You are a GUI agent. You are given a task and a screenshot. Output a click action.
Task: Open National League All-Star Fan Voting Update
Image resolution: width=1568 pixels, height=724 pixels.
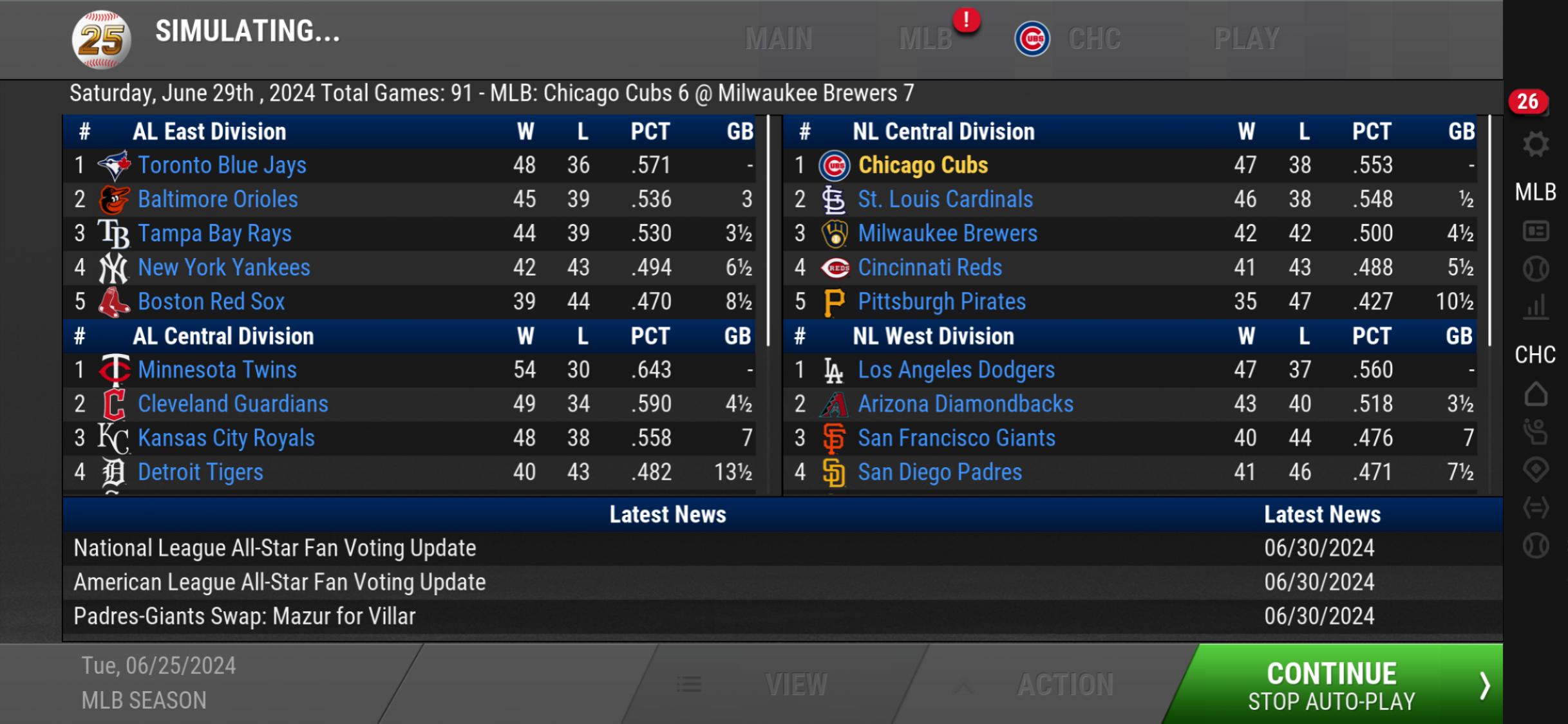(x=275, y=548)
